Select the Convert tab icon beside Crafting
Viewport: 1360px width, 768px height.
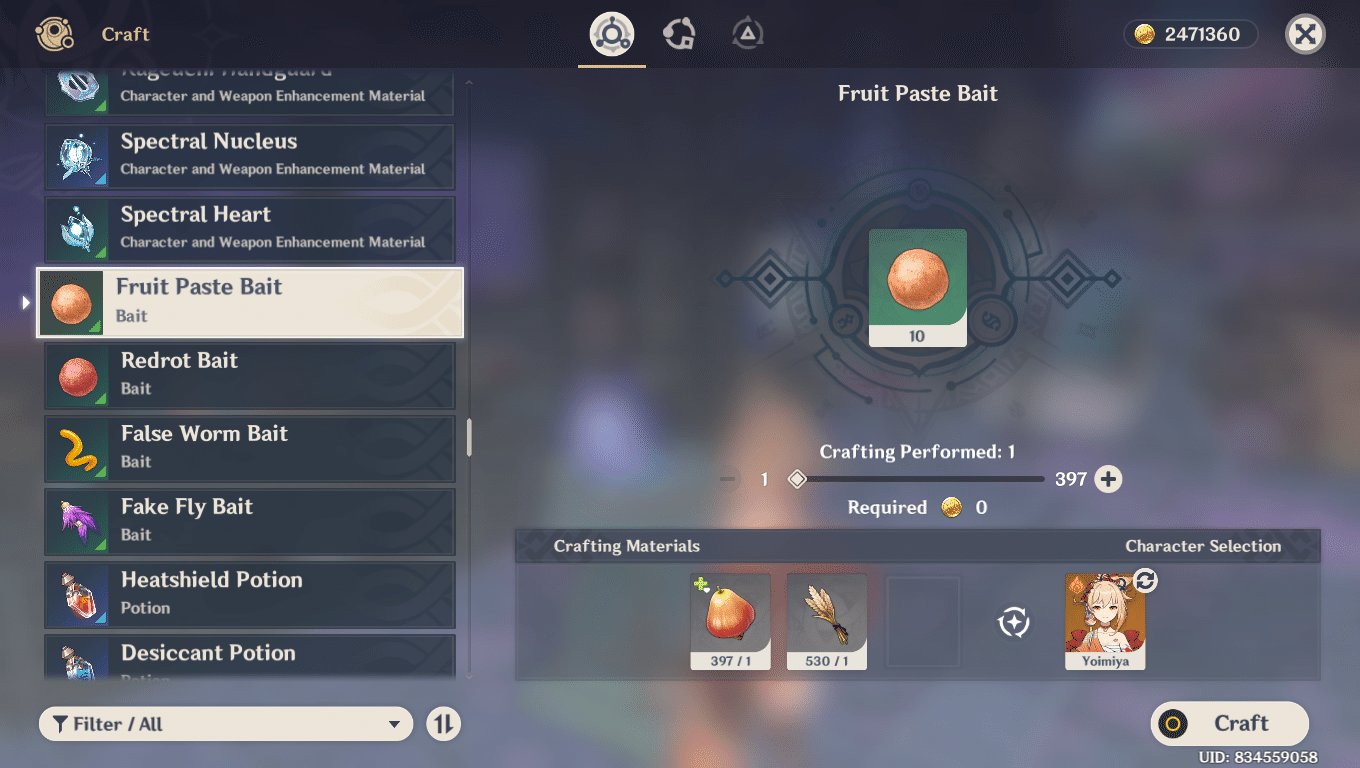click(x=679, y=33)
